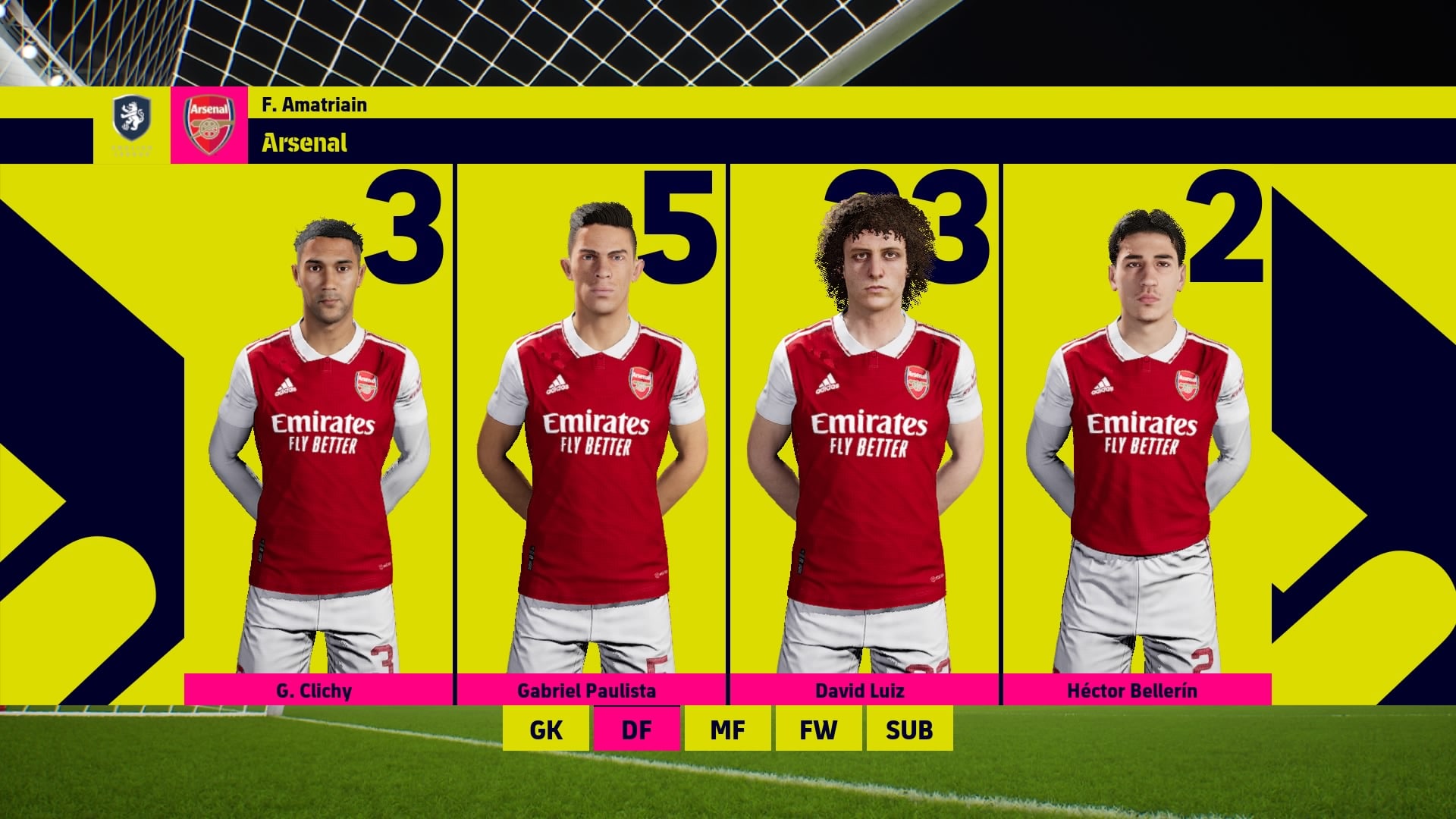Click the Arsenal club crest icon
The width and height of the screenshot is (1456, 819).
(210, 121)
